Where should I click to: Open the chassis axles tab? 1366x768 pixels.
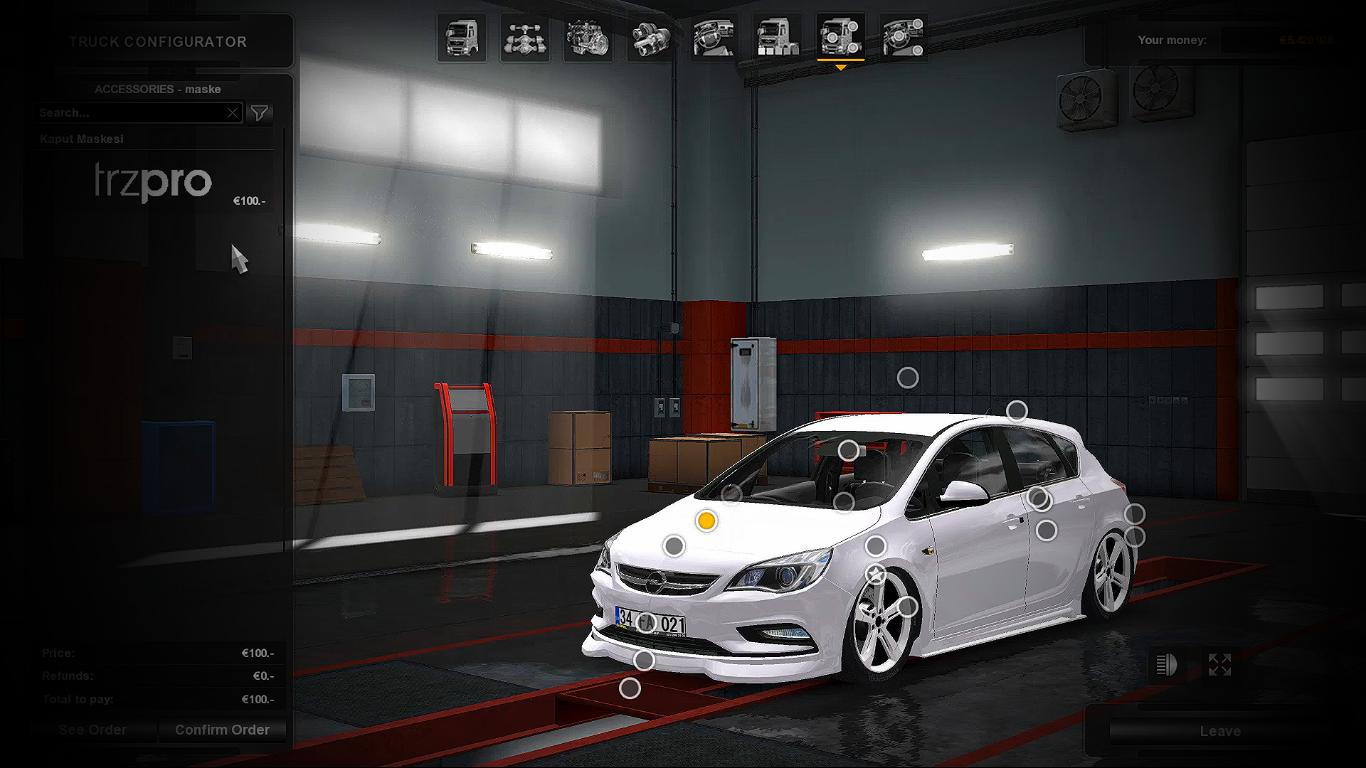coord(525,38)
